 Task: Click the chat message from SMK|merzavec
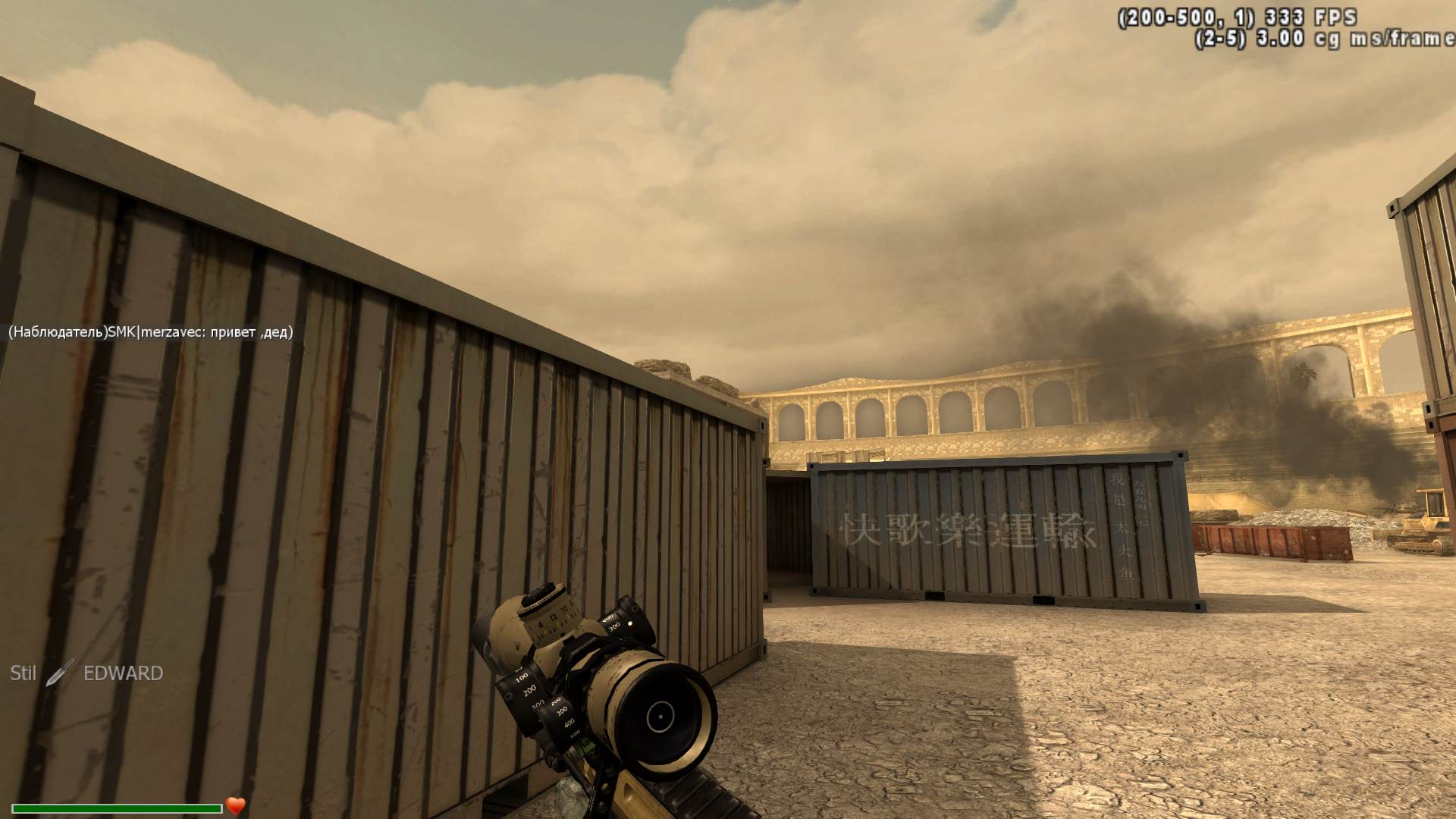coord(150,332)
